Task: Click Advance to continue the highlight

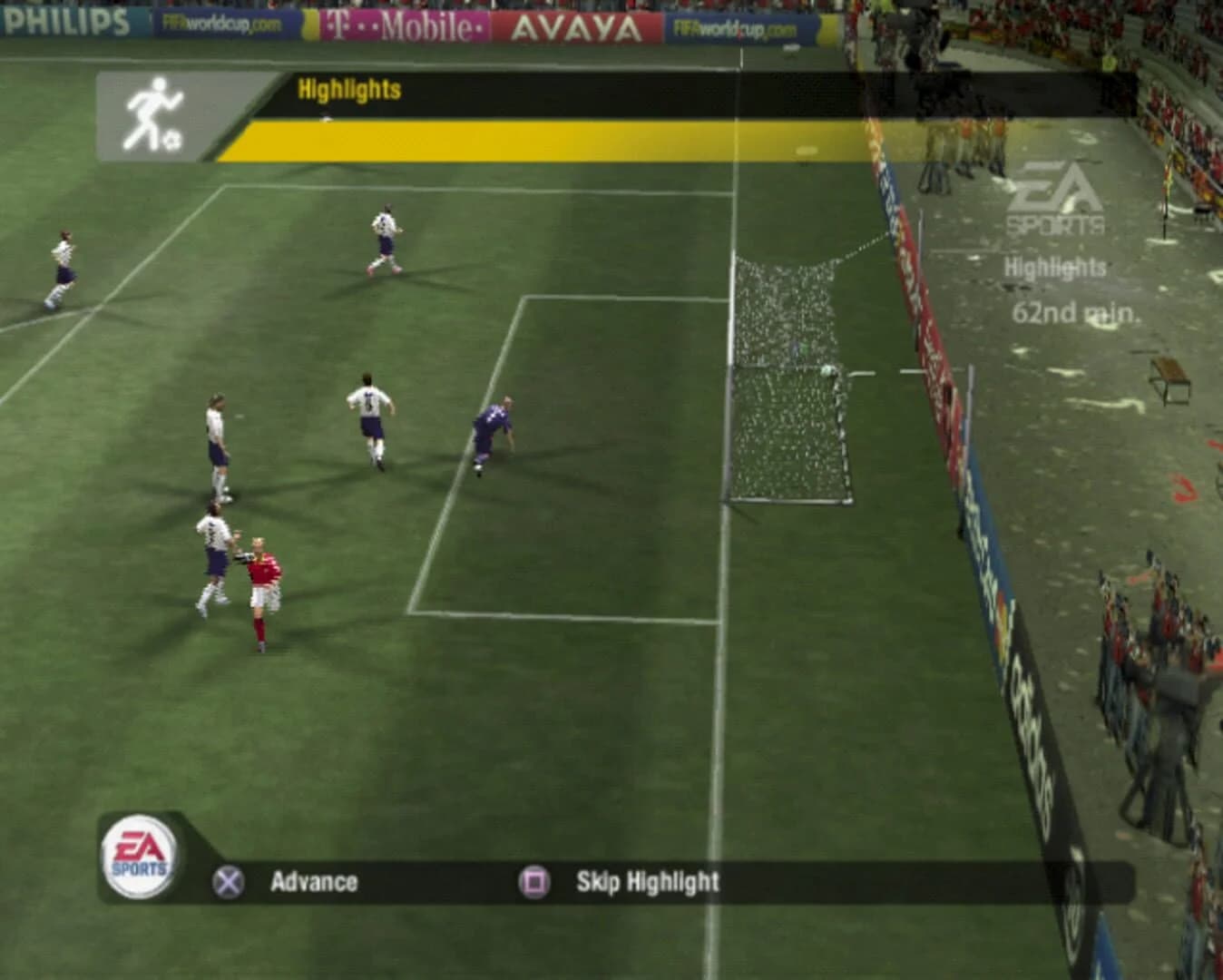Action: 316,880
